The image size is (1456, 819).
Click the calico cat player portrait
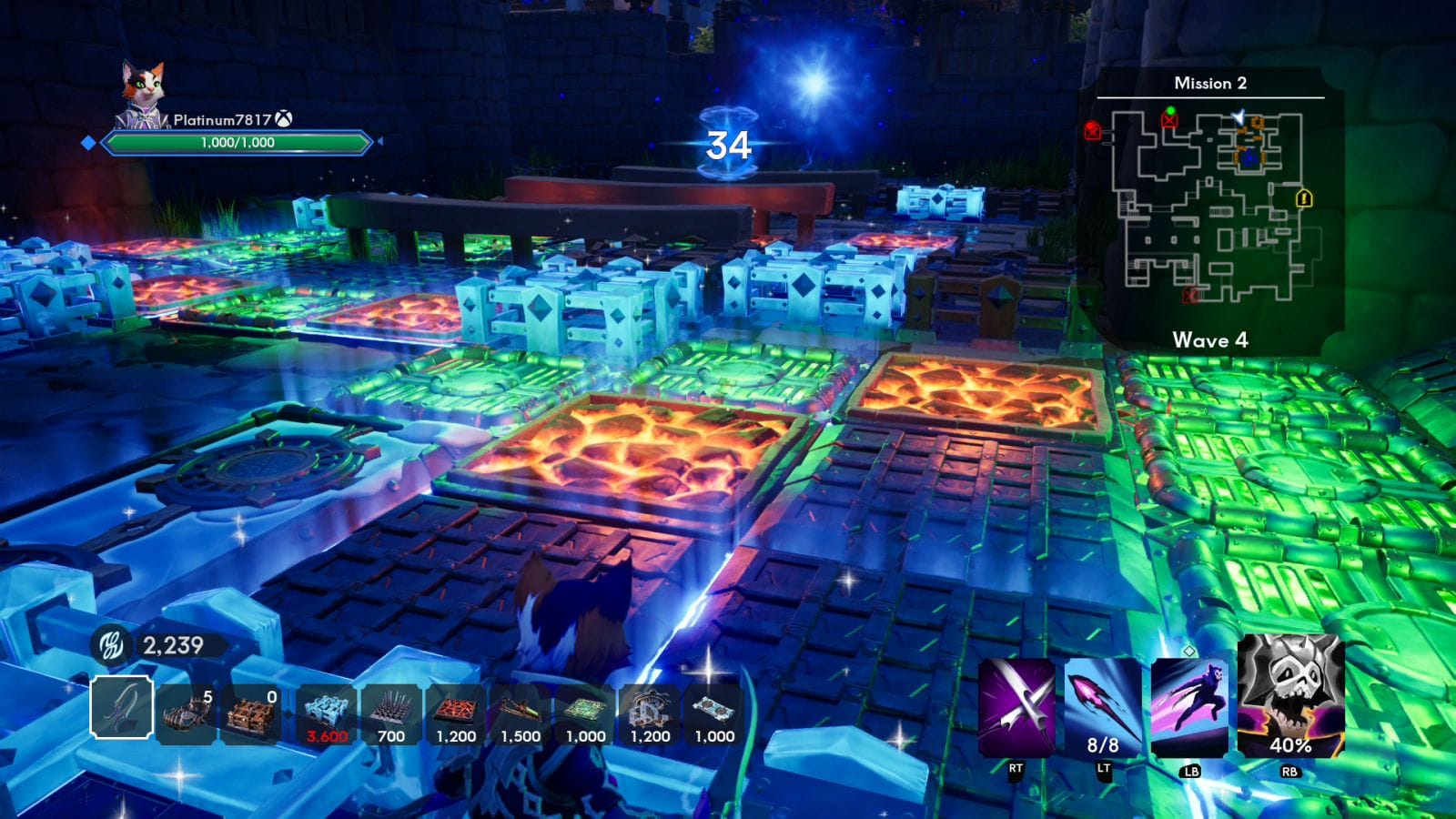tap(144, 93)
